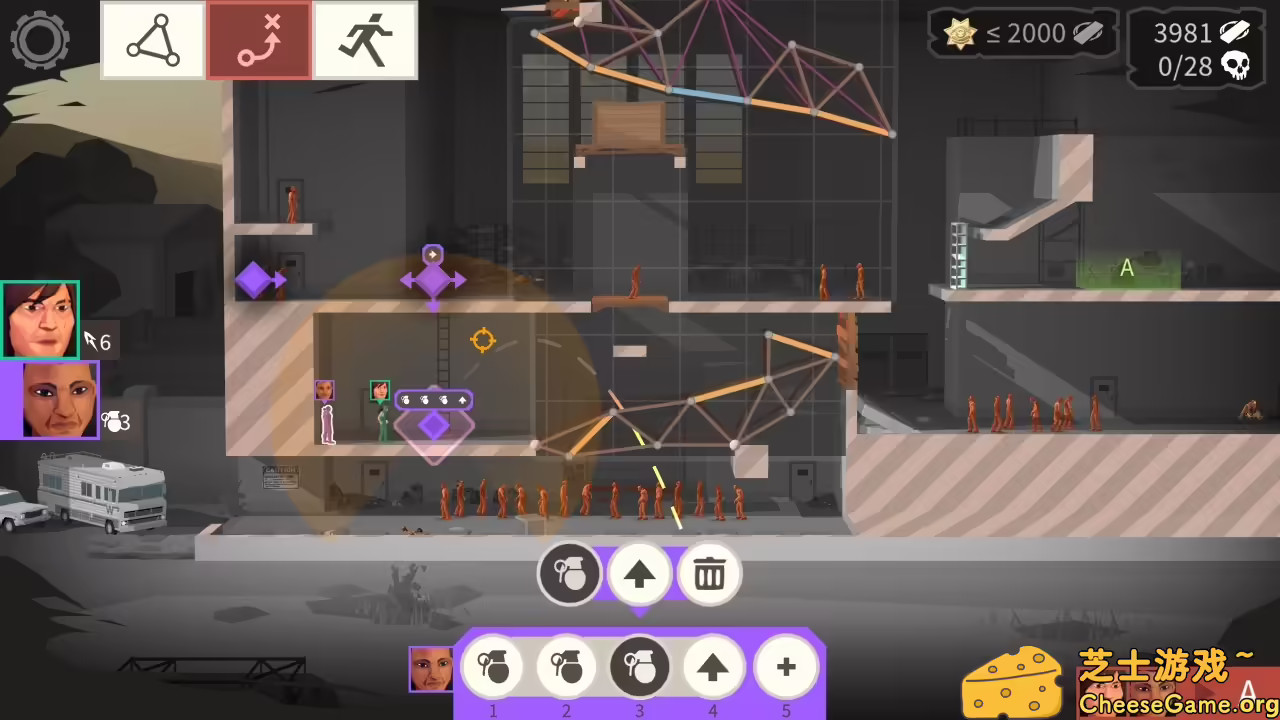Open hotbar slot 5 with the plus icon

coord(786,667)
